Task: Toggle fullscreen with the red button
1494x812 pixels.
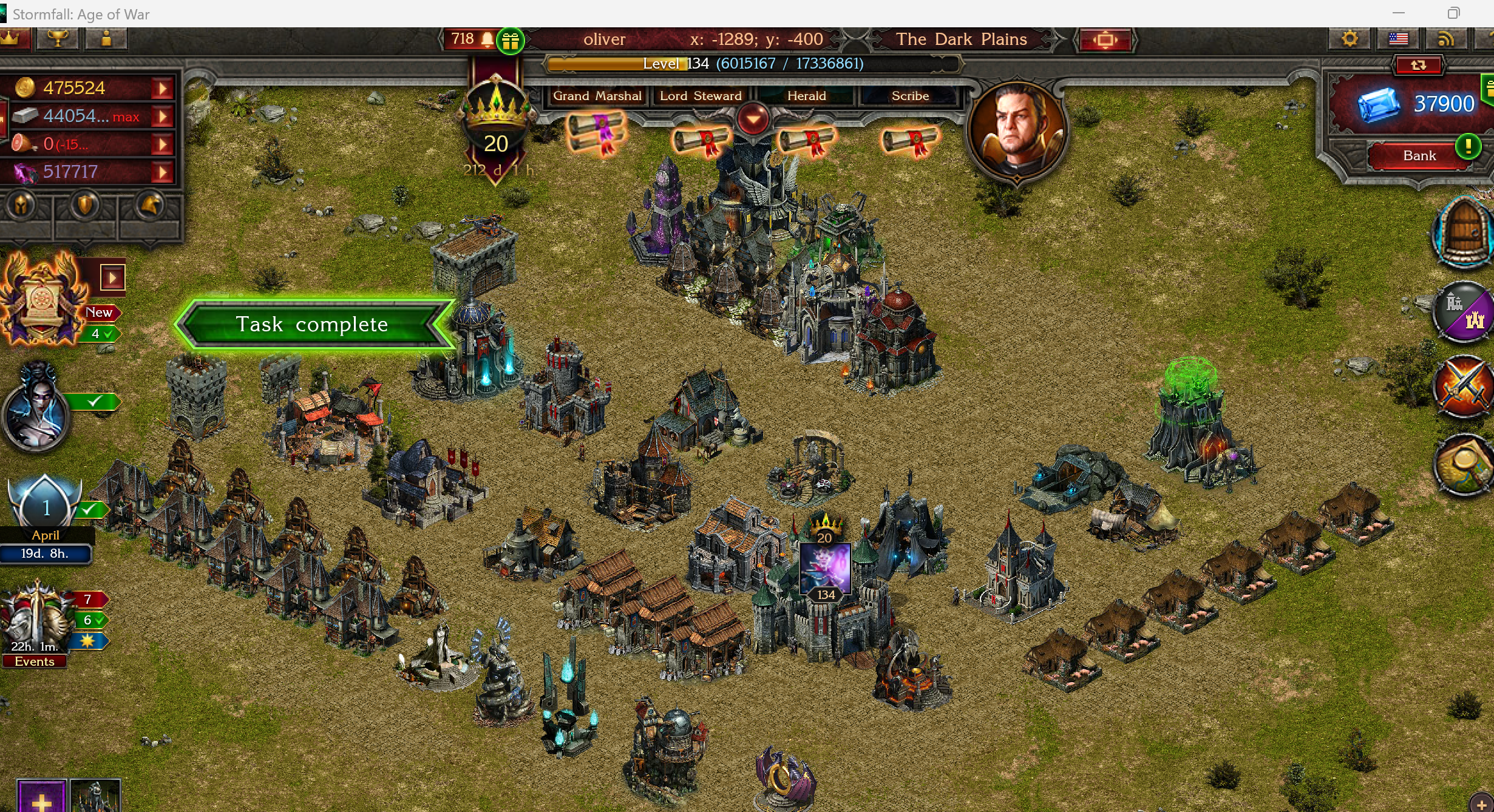Action: coord(1105,40)
